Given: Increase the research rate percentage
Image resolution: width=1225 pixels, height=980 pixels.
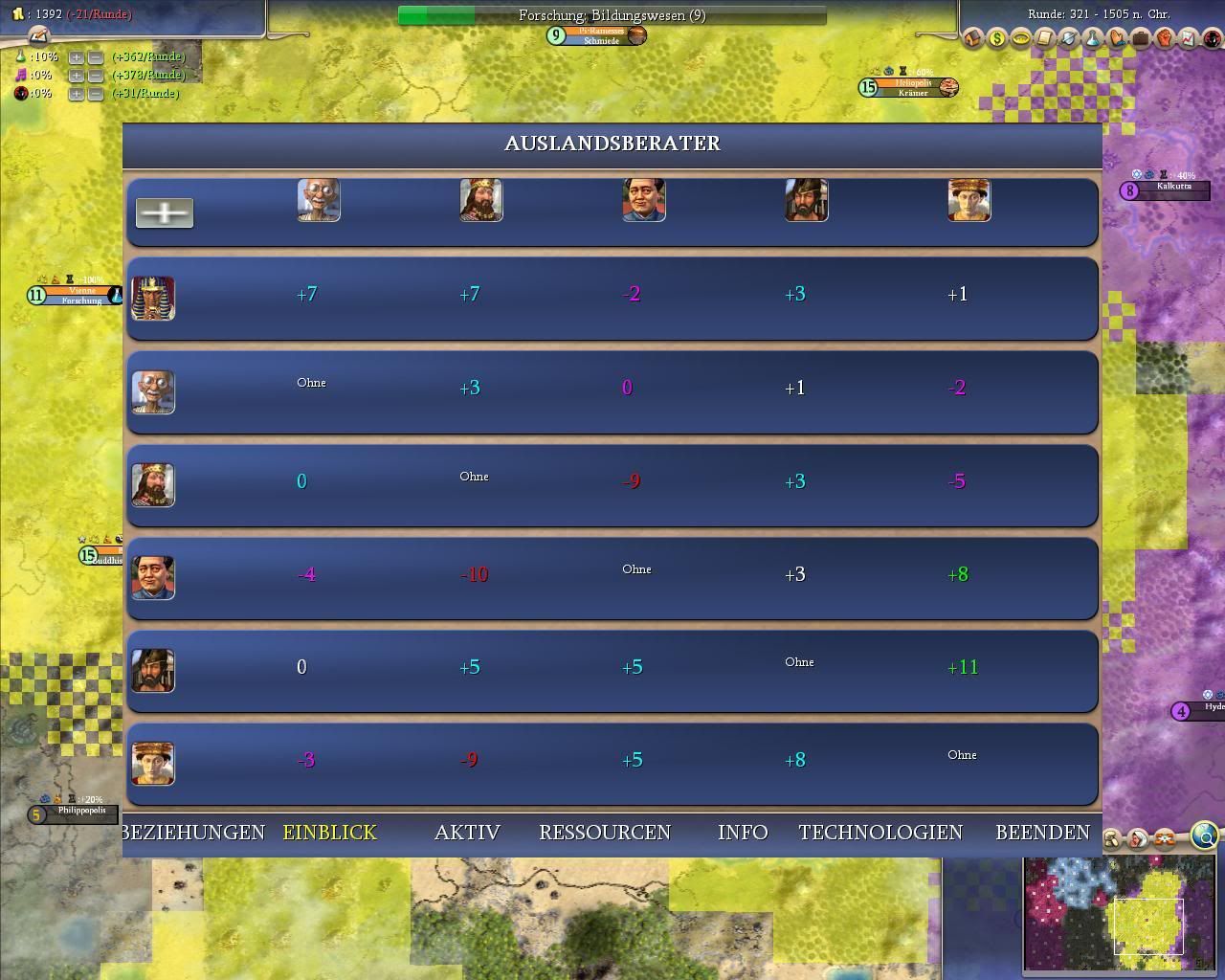Looking at the screenshot, I should click(x=77, y=57).
